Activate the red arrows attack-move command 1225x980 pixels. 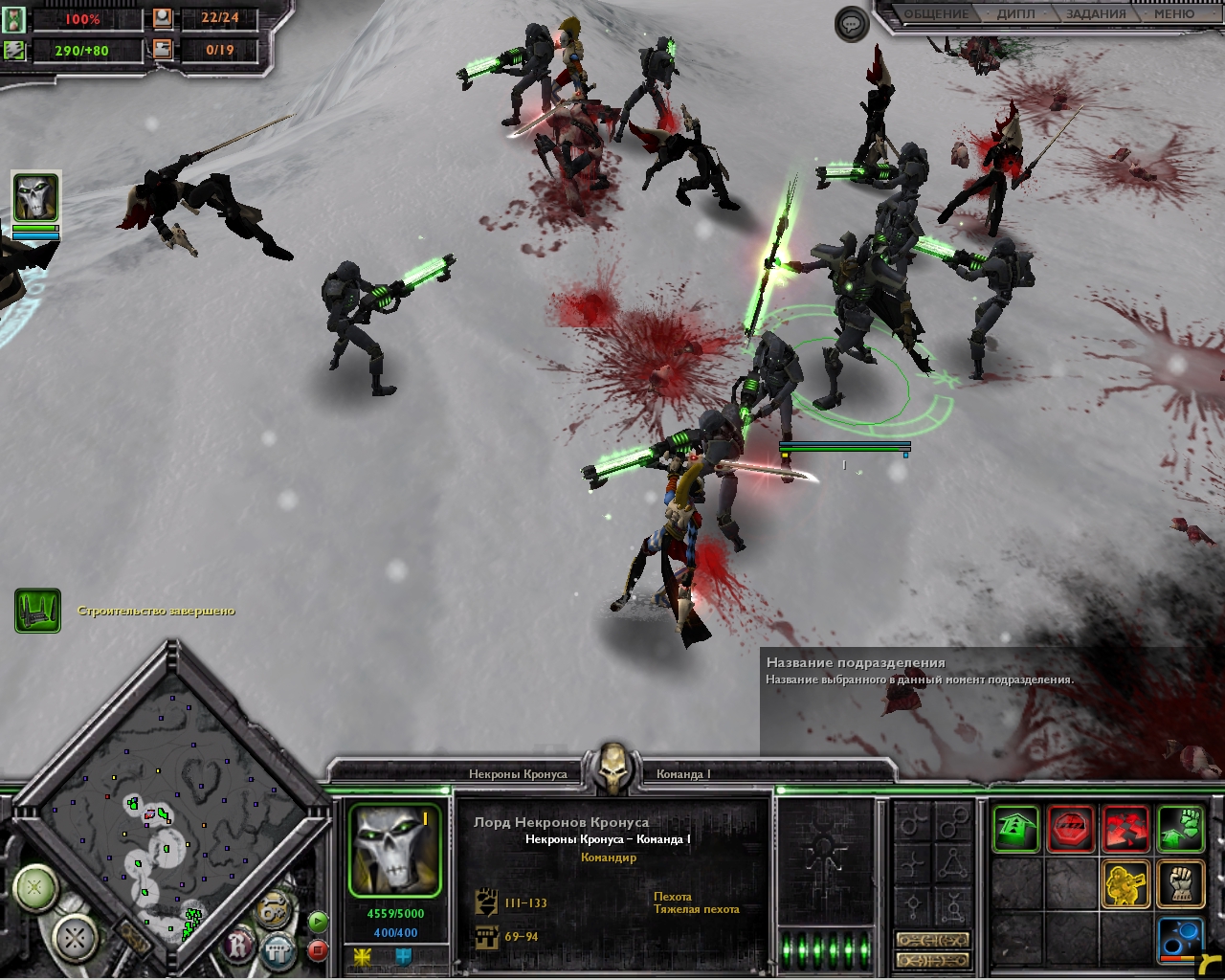1126,829
